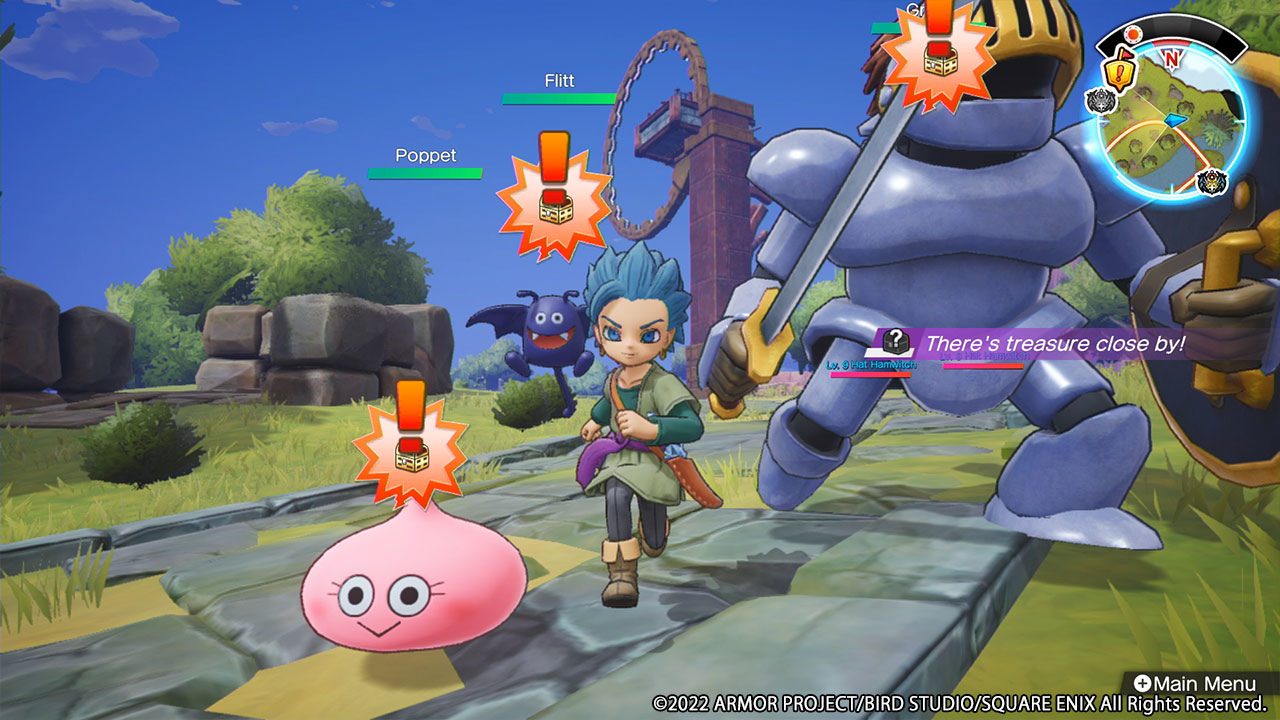Select the yellow exclamation quest marker on minimap
Viewport: 1280px width, 720px height.
[1118, 72]
